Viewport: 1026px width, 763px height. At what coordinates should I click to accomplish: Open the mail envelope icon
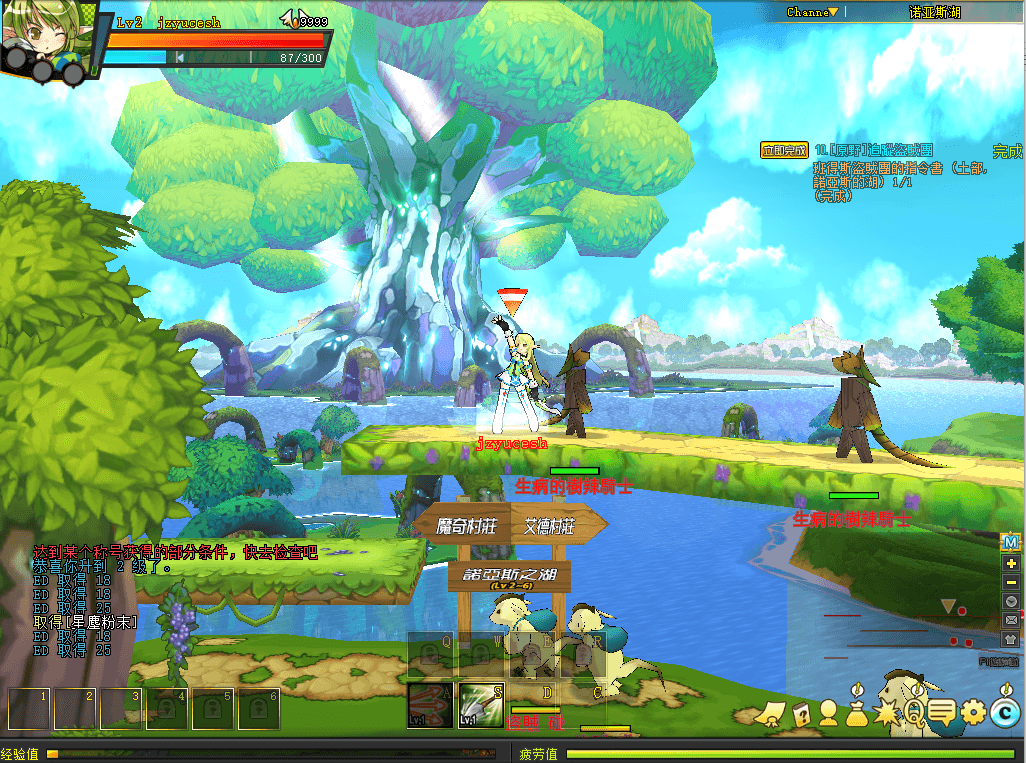tap(1010, 620)
